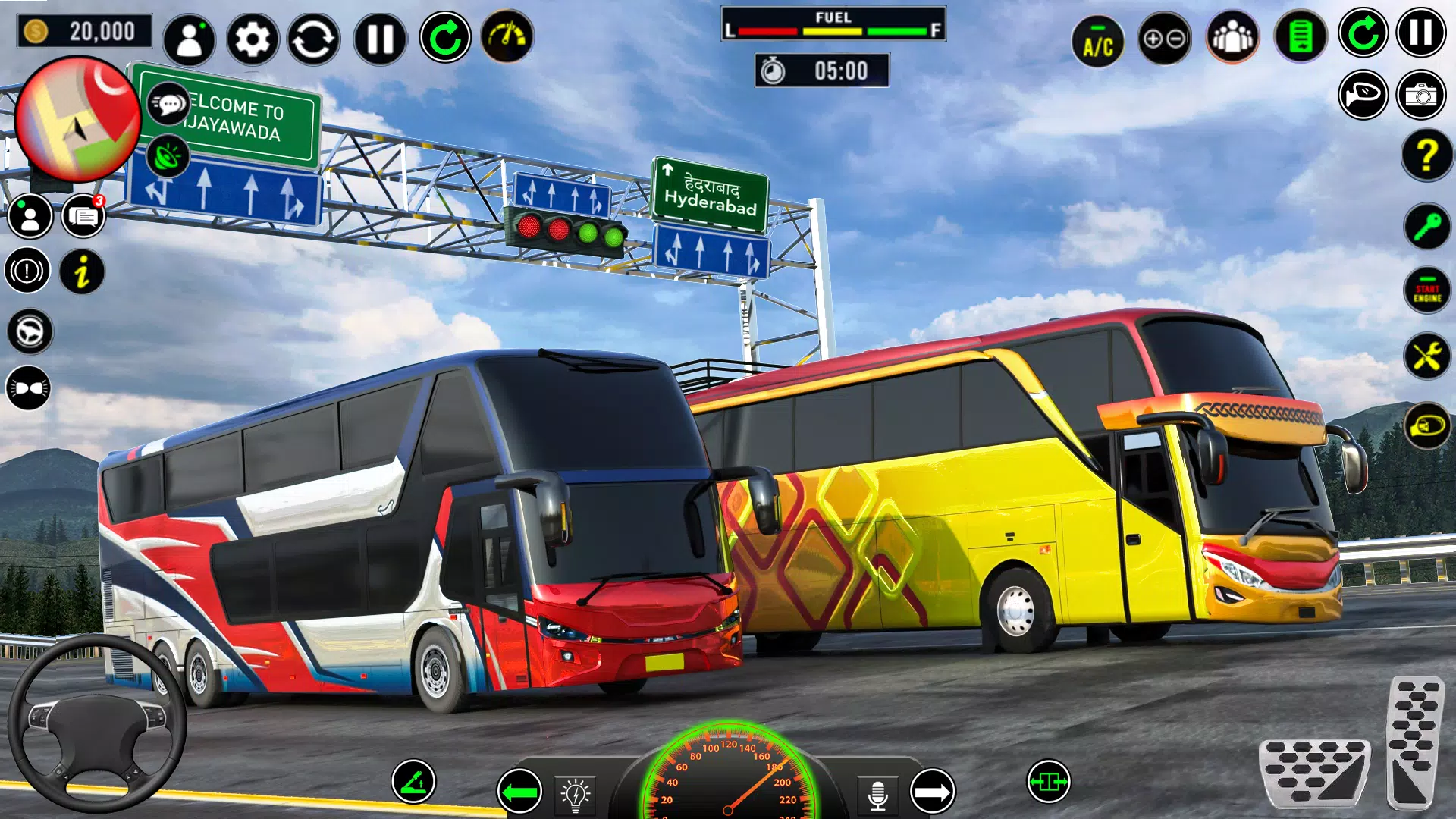Apply the wide brake pedal
This screenshot has height=819, width=1456.
[1314, 772]
